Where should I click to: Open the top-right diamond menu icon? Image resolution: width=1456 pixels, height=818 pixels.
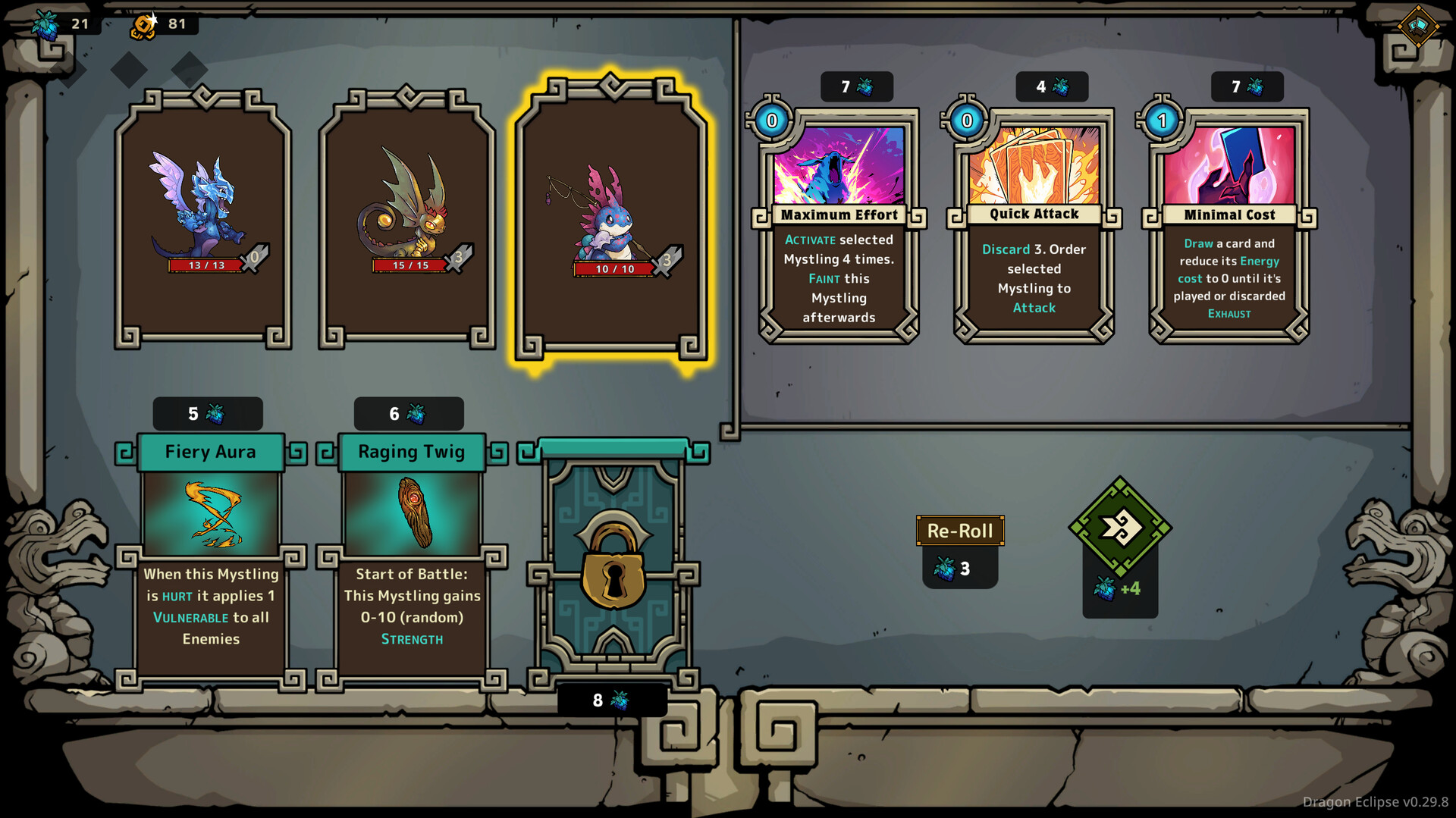1418,26
